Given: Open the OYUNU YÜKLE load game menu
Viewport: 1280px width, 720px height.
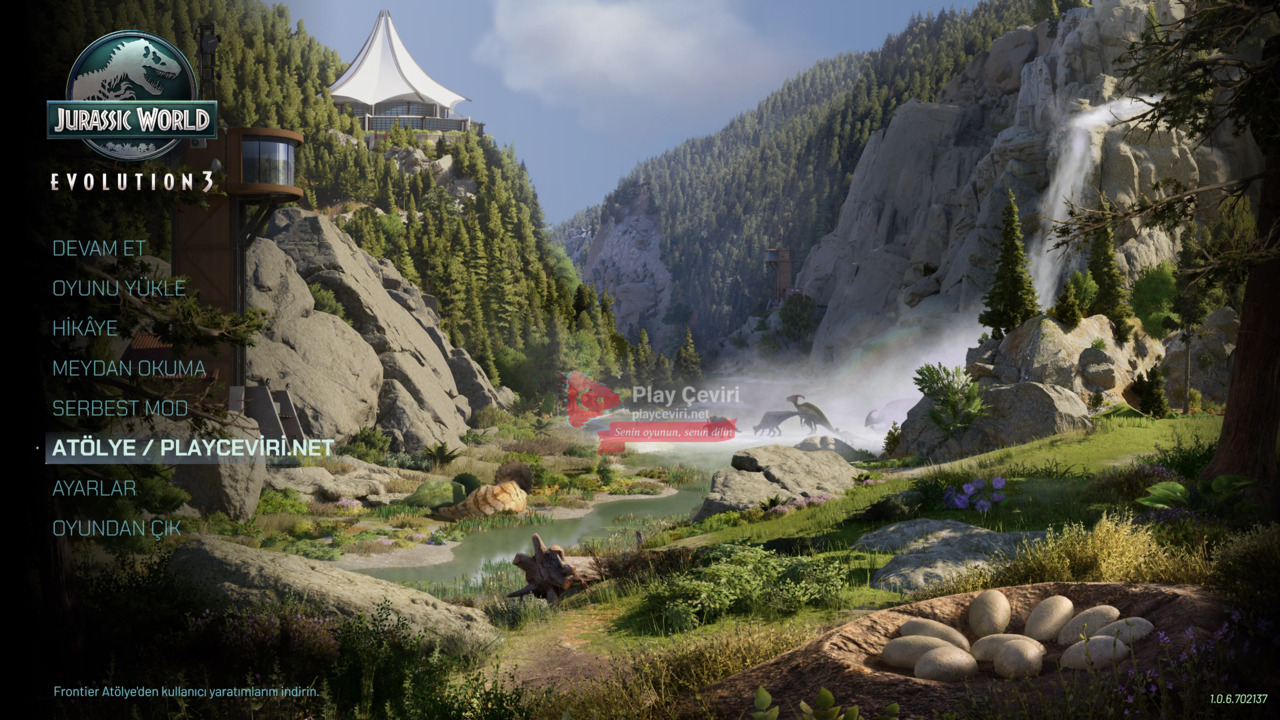Looking at the screenshot, I should [x=119, y=288].
